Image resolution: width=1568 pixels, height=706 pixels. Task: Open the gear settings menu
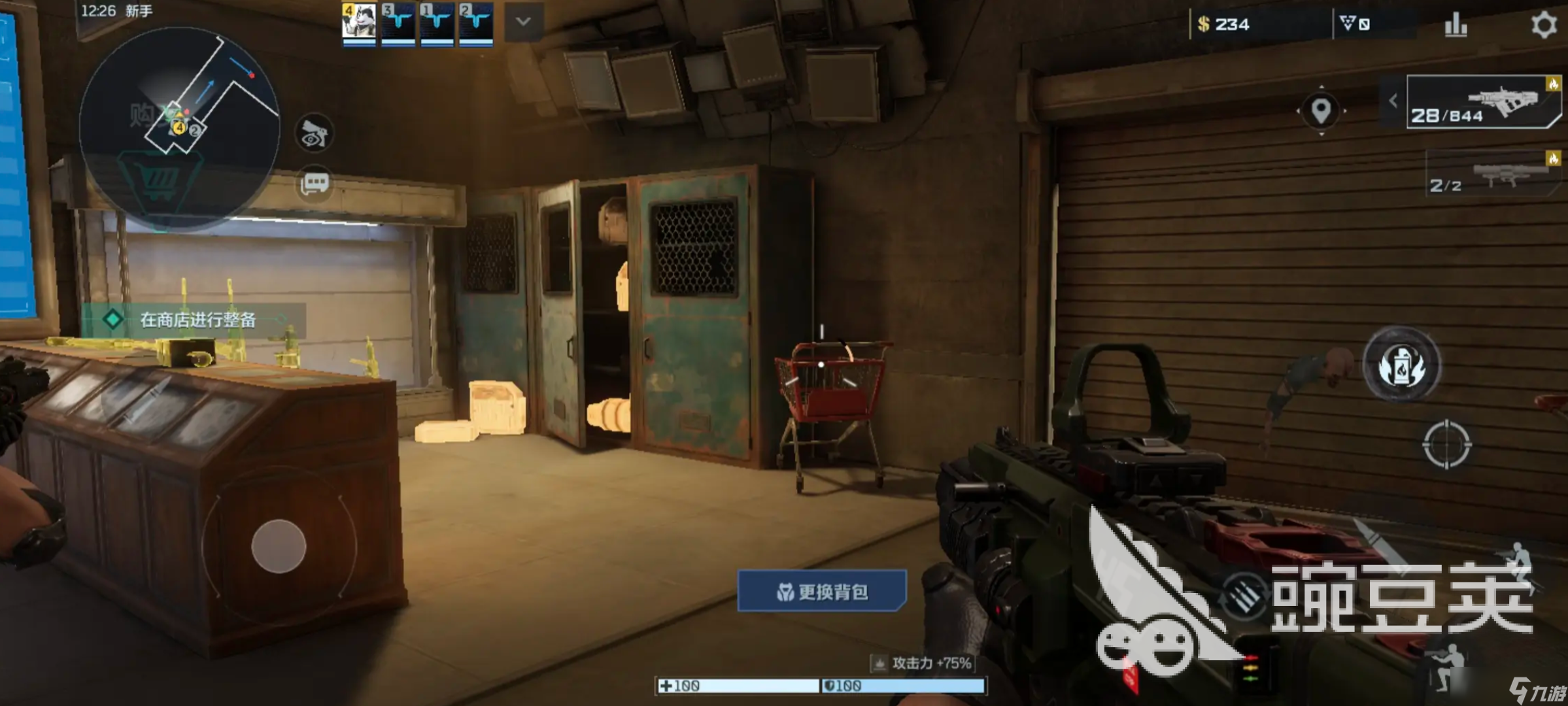pos(1544,25)
